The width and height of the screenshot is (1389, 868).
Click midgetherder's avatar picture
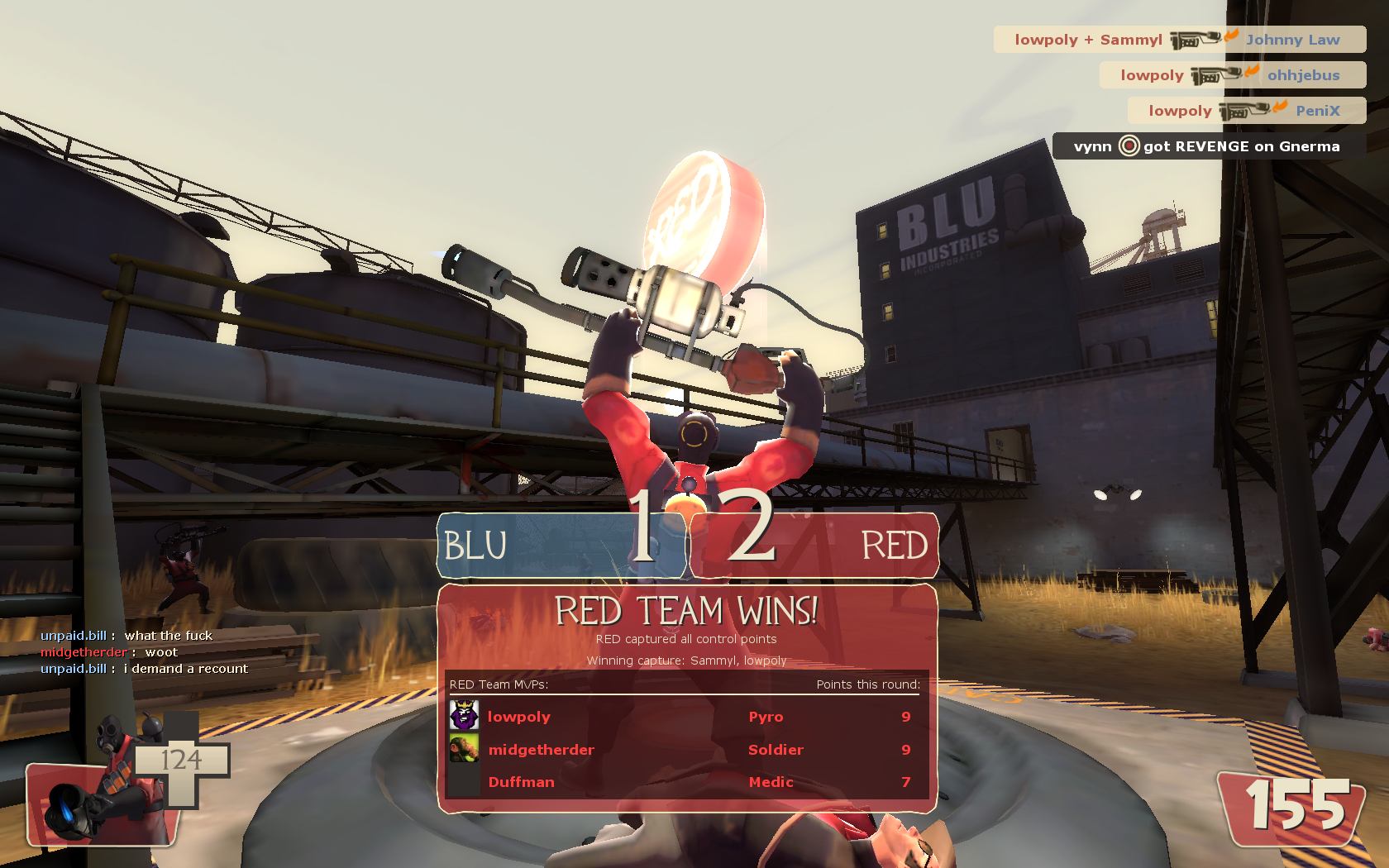click(x=464, y=749)
